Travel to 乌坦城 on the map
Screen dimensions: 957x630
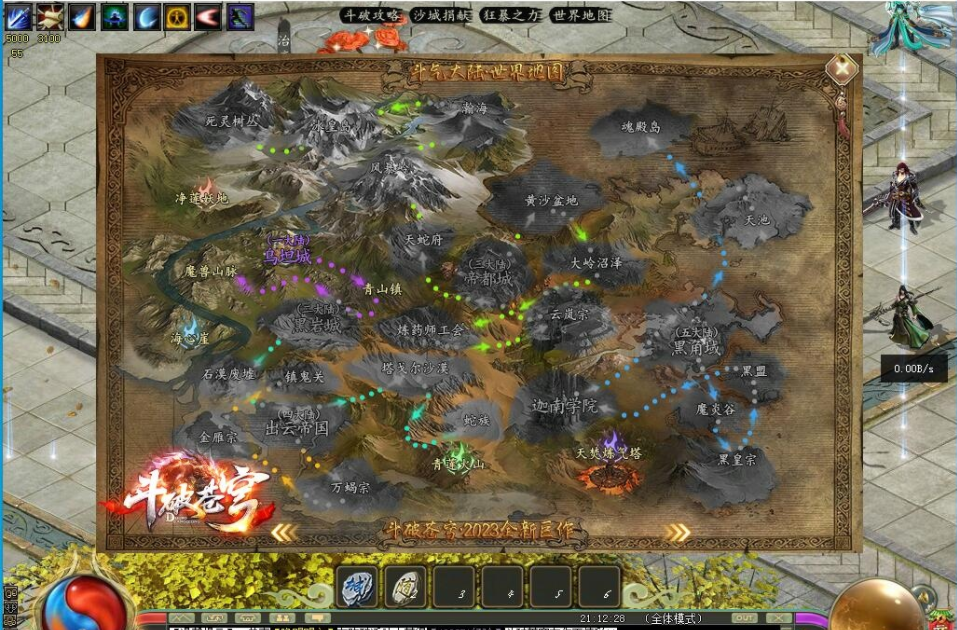pyautogui.click(x=288, y=255)
